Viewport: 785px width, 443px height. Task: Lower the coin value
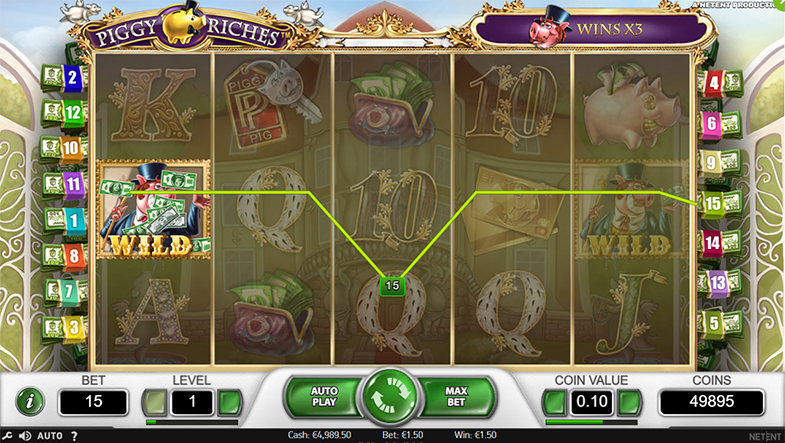coord(554,402)
